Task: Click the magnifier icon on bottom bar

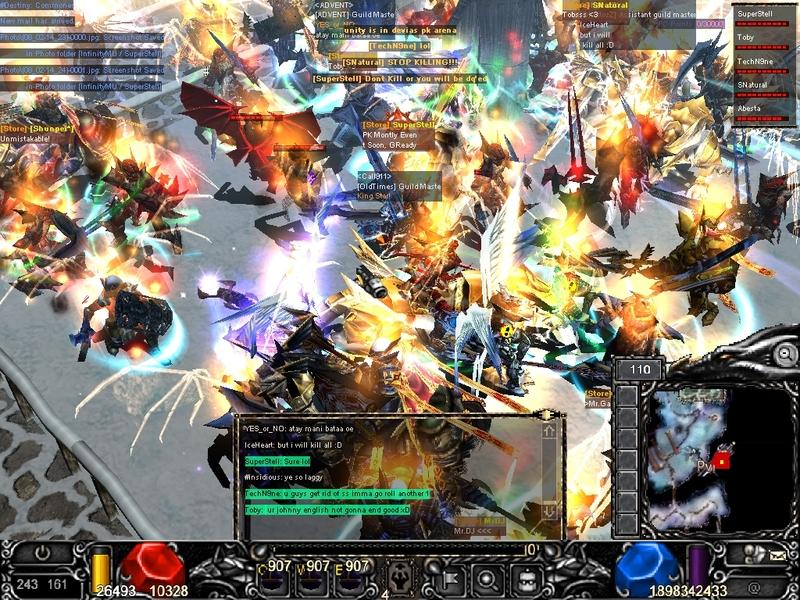Action: (487, 578)
